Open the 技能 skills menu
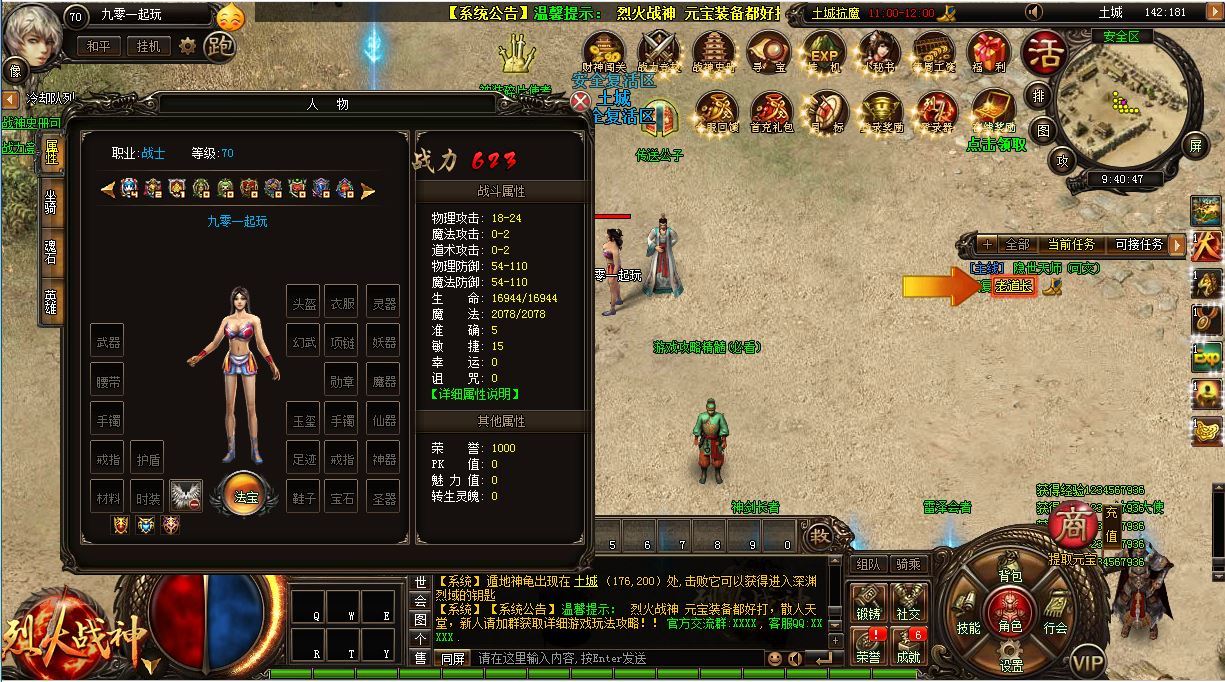1225x682 pixels. 968,628
